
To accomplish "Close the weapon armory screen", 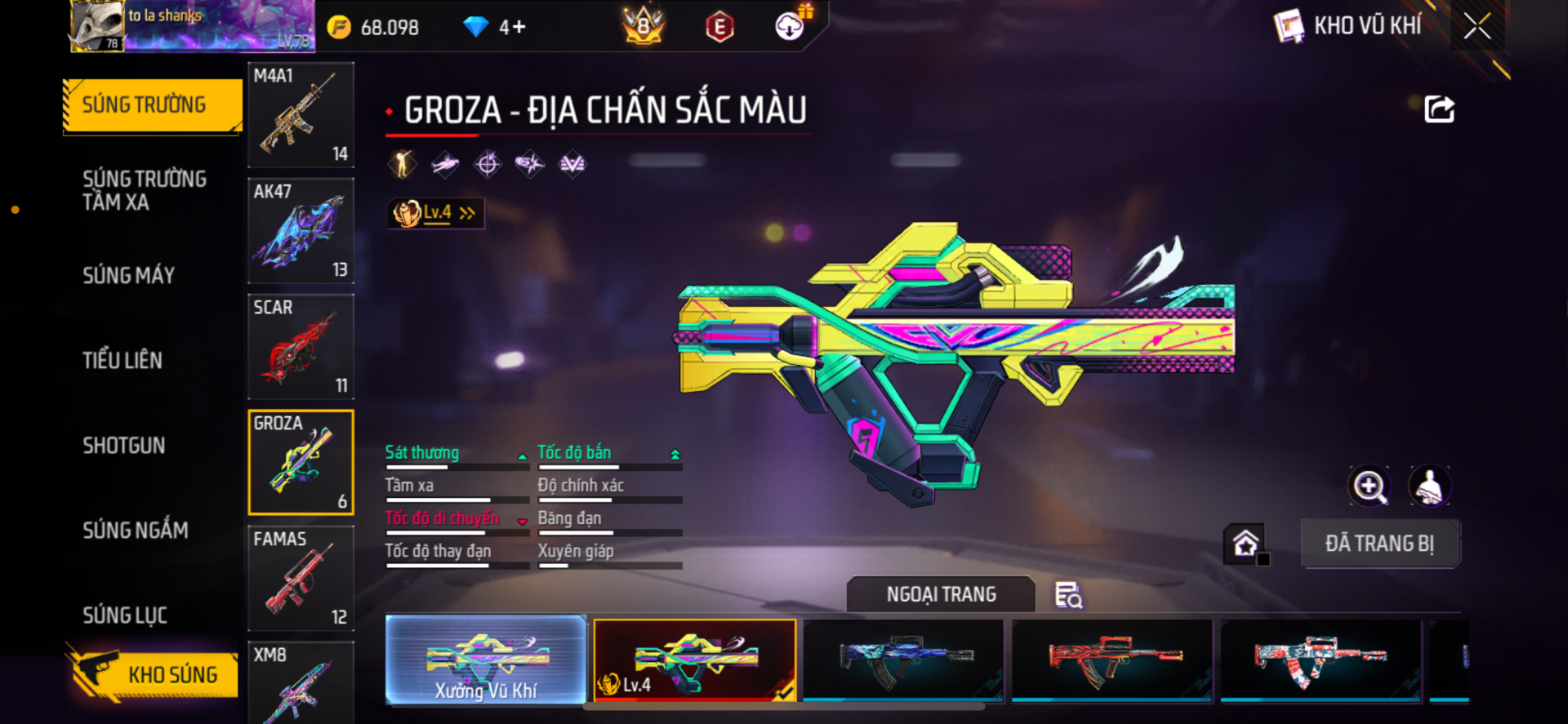I will click(x=1477, y=26).
